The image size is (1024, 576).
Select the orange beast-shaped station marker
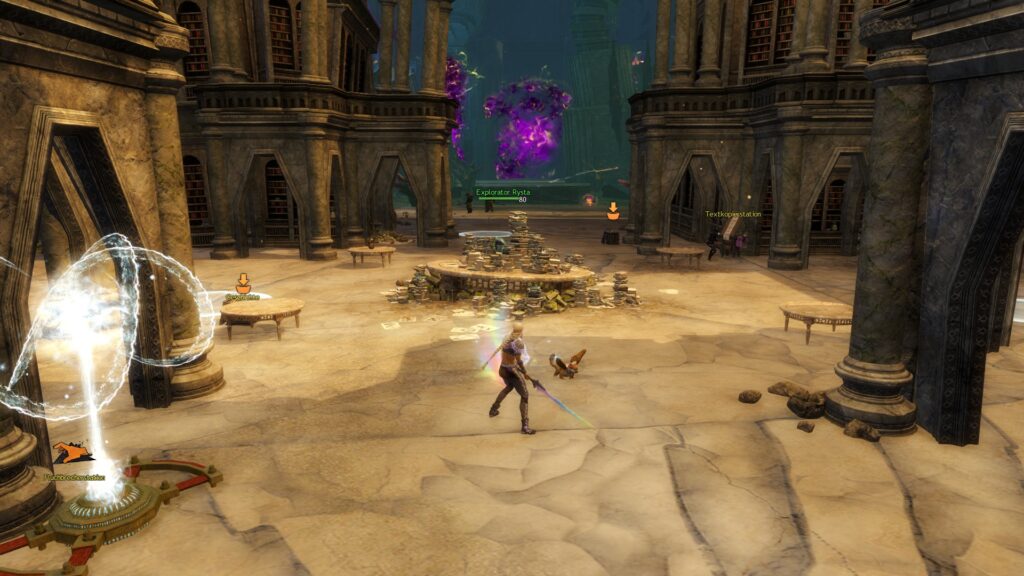(73, 453)
